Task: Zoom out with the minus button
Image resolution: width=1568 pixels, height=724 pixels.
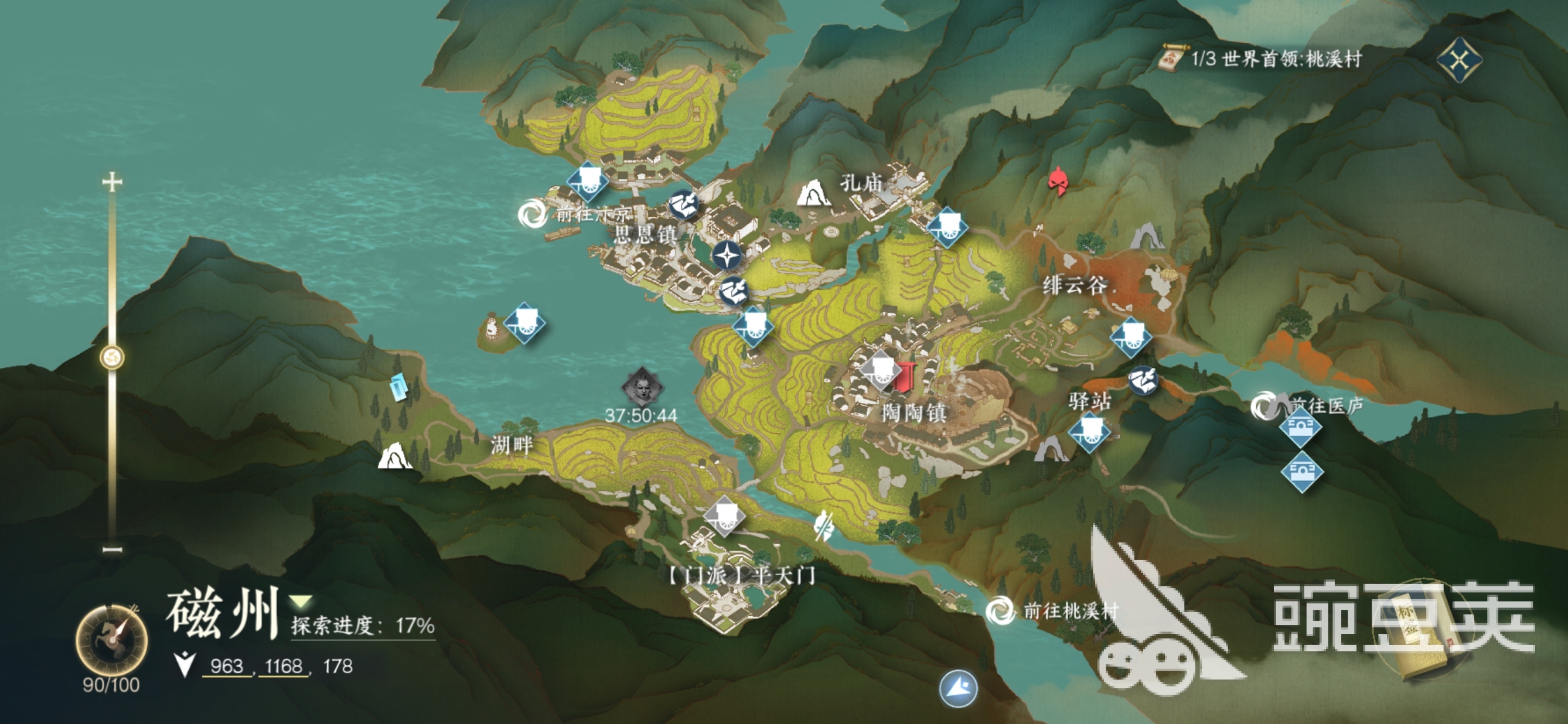Action: click(x=112, y=549)
